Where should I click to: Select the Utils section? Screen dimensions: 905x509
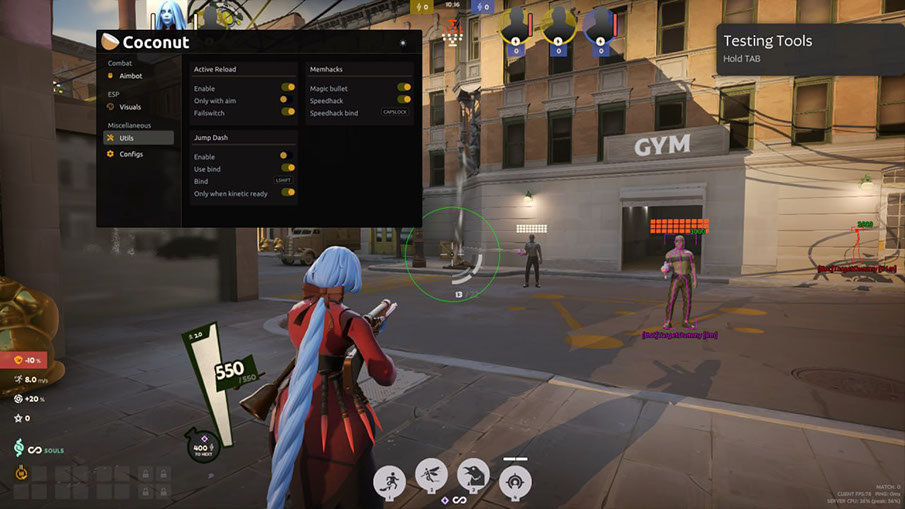126,138
